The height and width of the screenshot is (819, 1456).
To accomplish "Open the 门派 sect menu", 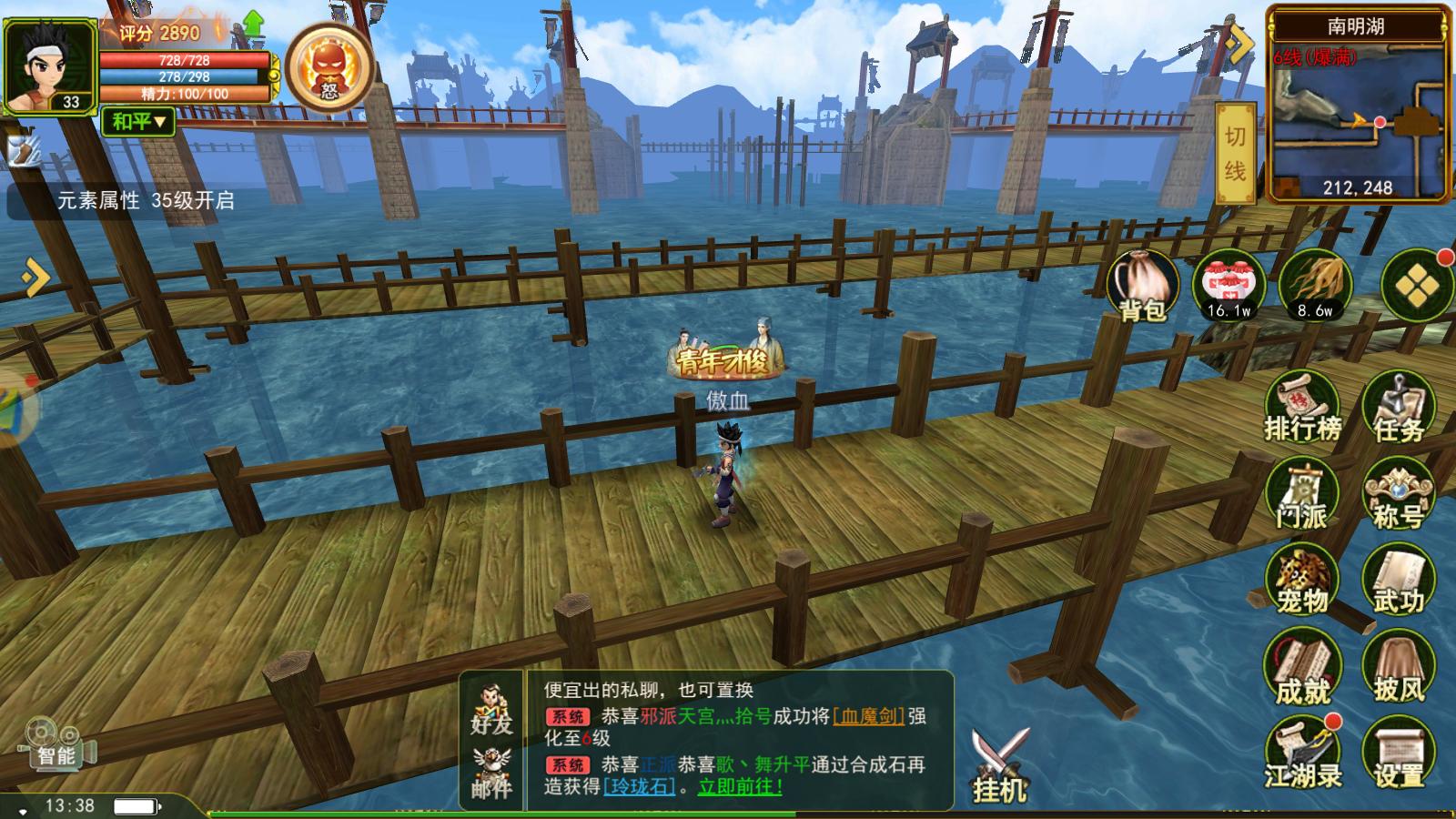I will tap(1302, 494).
